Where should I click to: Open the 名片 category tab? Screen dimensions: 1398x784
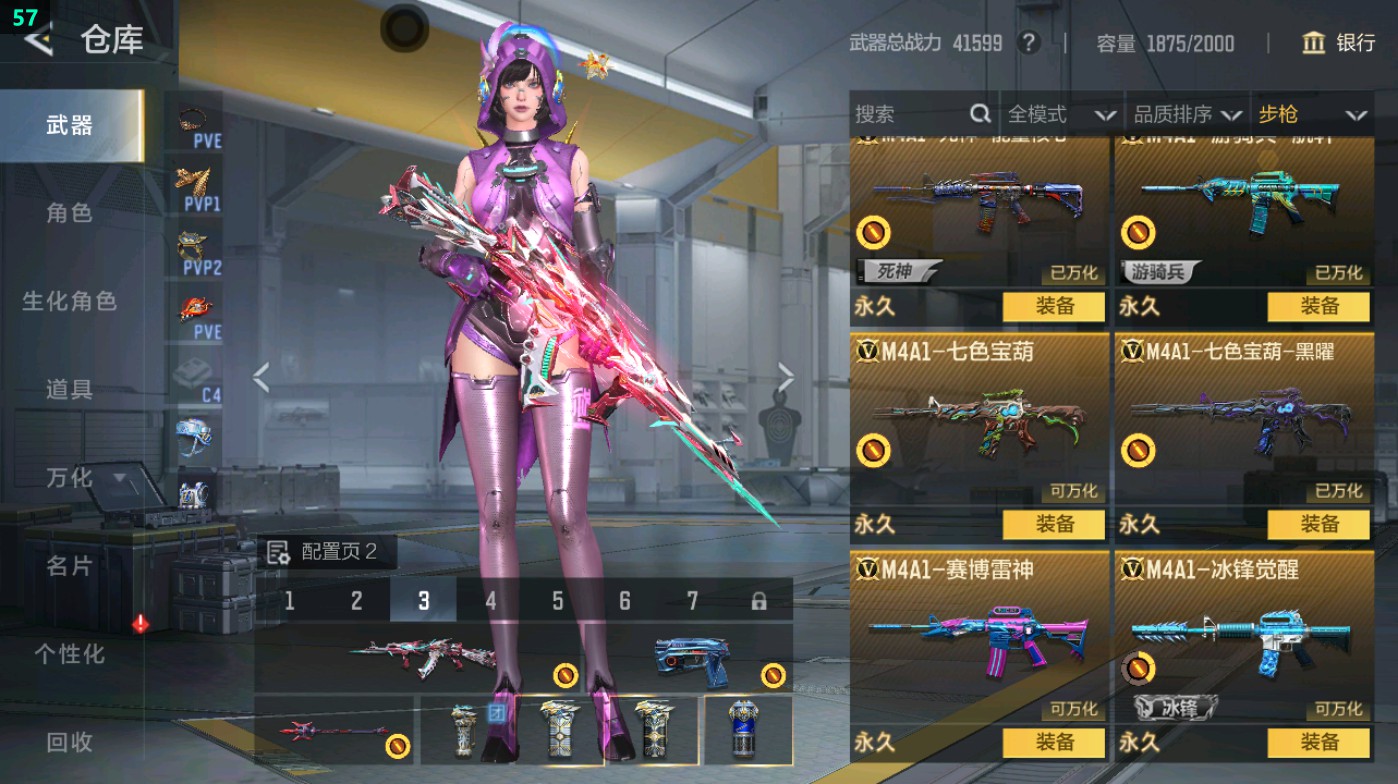tap(69, 566)
